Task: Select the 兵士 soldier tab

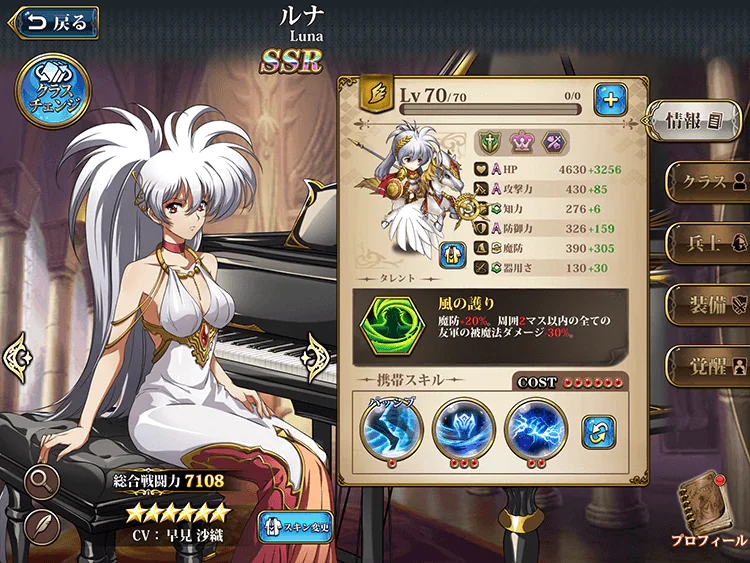Action: pos(710,241)
